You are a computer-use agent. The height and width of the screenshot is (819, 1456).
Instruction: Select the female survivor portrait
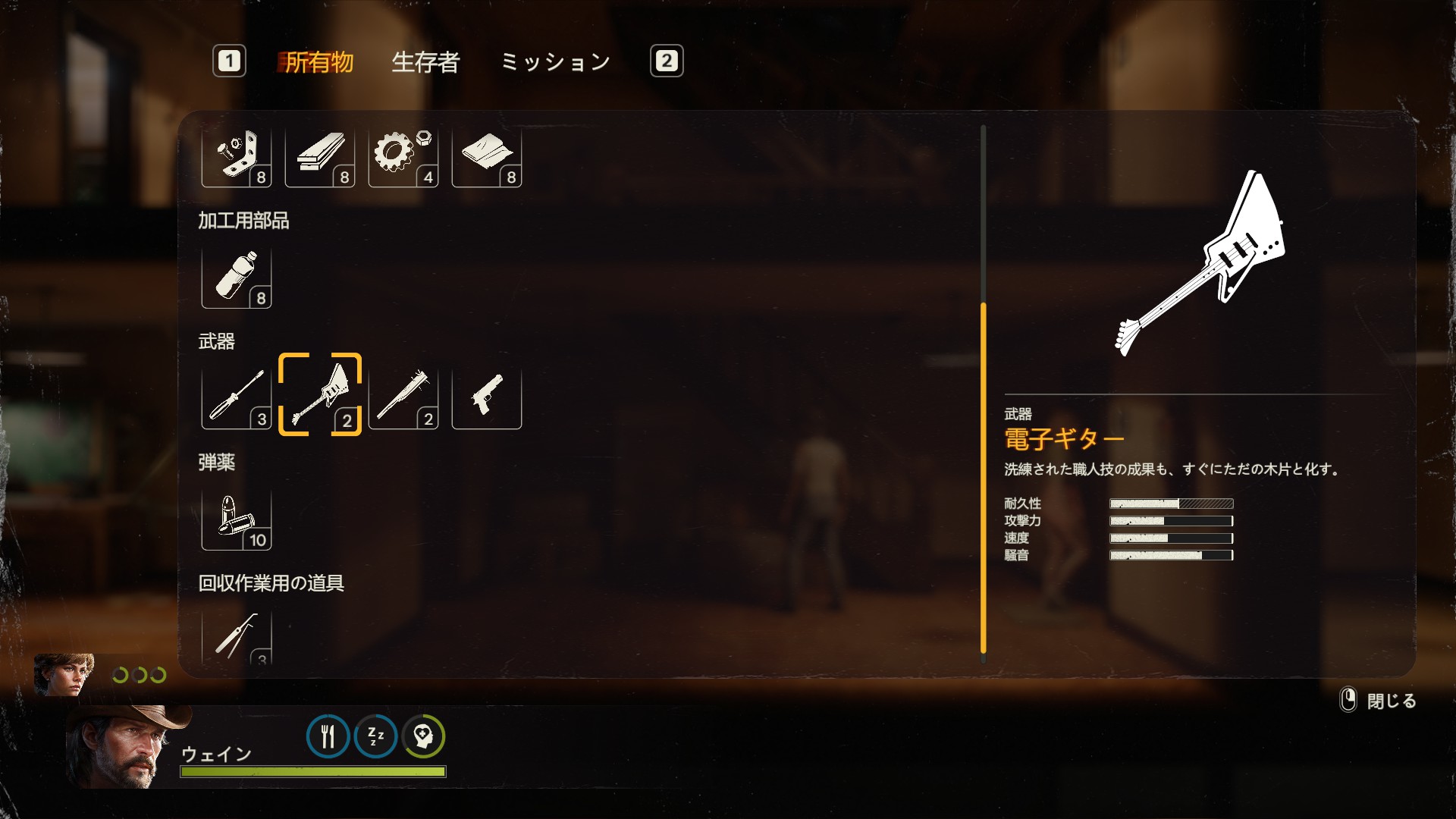tap(64, 674)
